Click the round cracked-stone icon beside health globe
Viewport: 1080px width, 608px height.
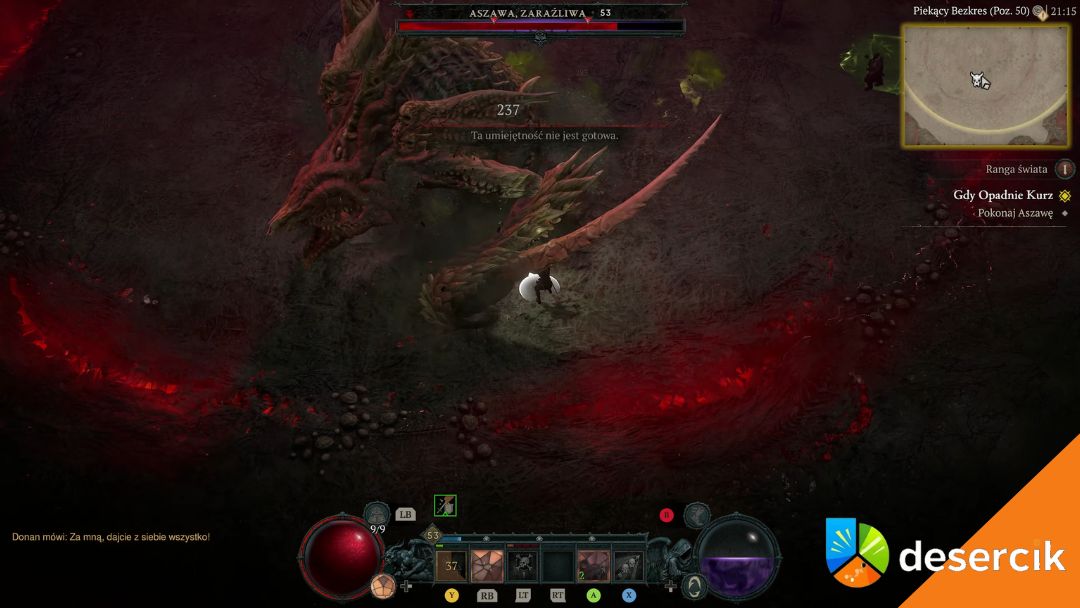click(382, 586)
